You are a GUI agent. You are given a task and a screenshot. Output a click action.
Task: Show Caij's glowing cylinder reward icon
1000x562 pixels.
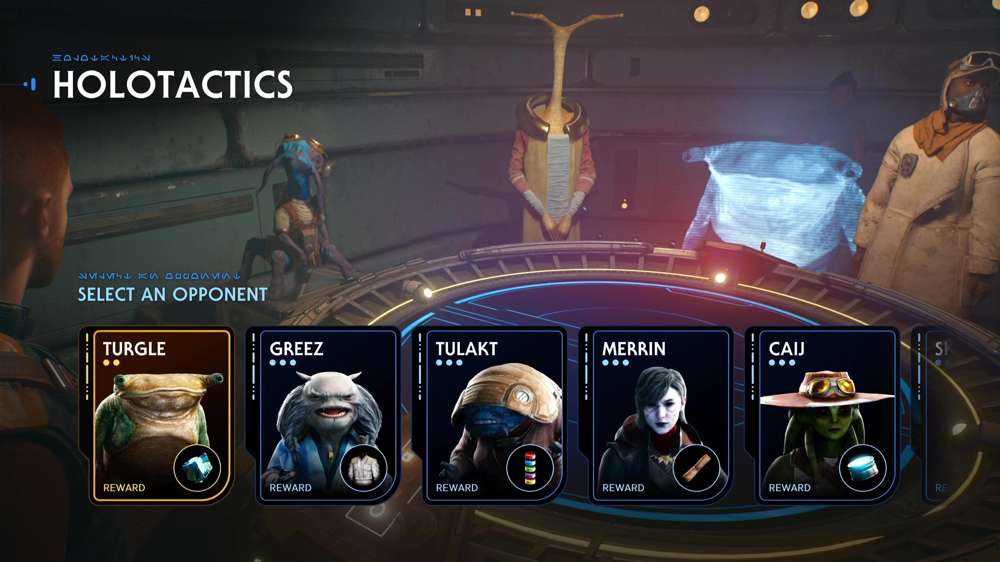pyautogui.click(x=862, y=468)
